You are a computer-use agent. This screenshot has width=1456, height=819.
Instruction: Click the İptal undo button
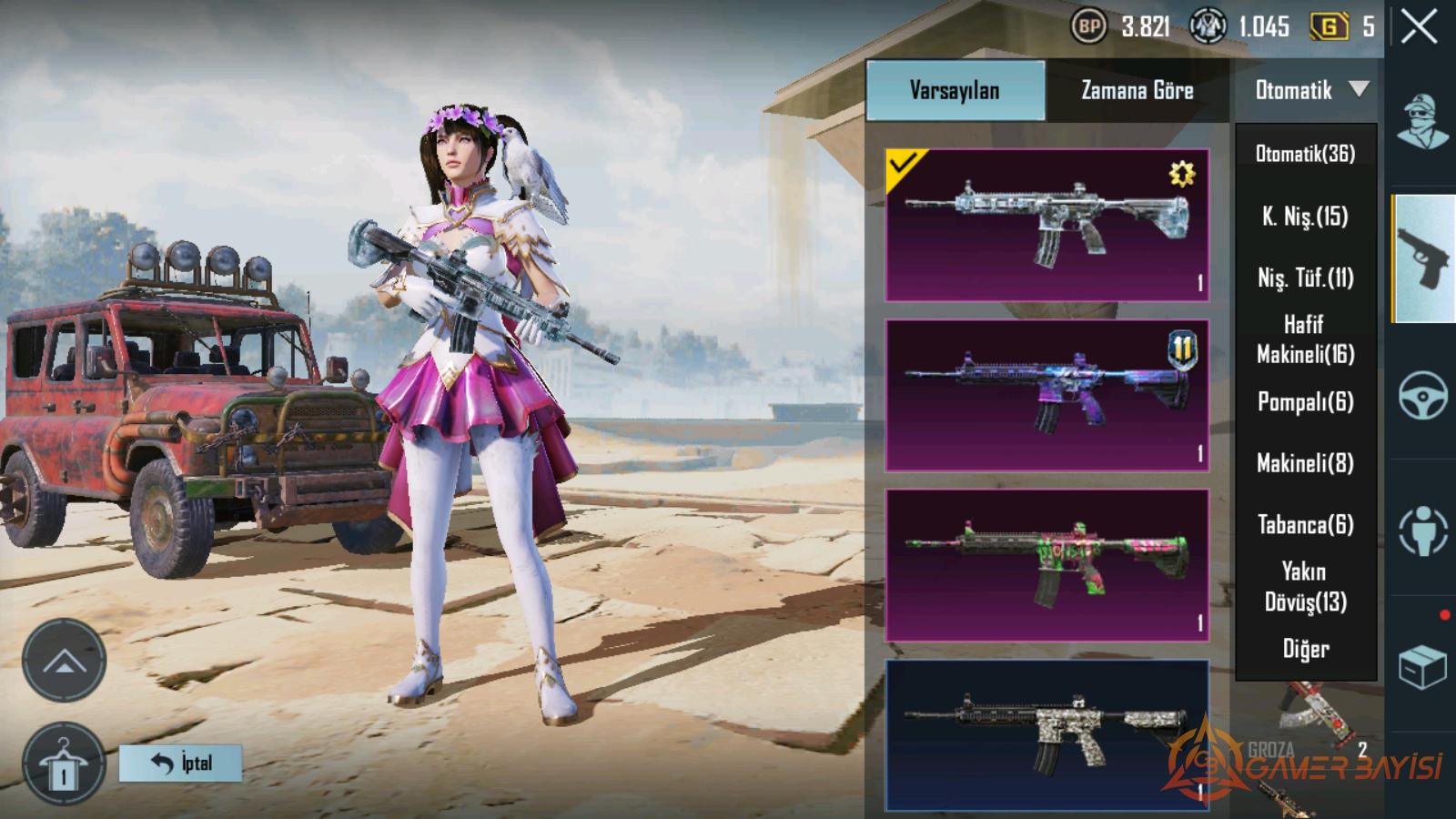[181, 763]
